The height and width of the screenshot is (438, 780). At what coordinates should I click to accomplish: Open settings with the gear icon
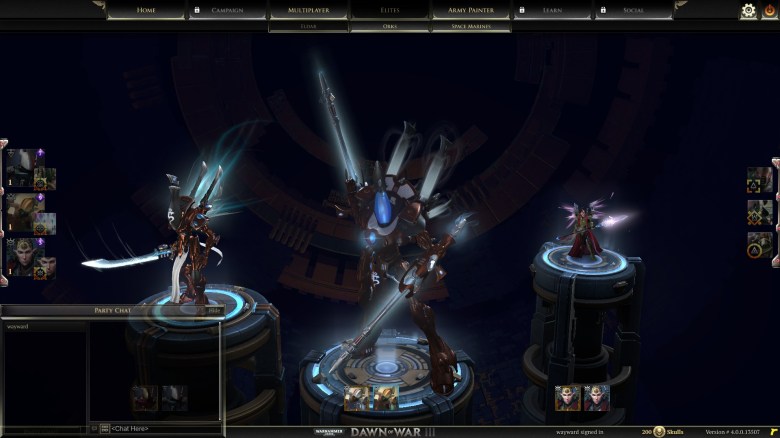[x=747, y=10]
